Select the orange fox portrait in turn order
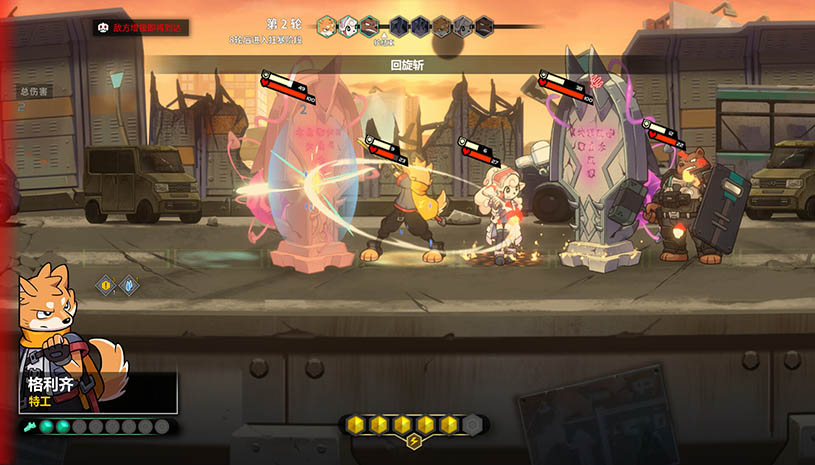The width and height of the screenshot is (815, 465). [x=327, y=25]
